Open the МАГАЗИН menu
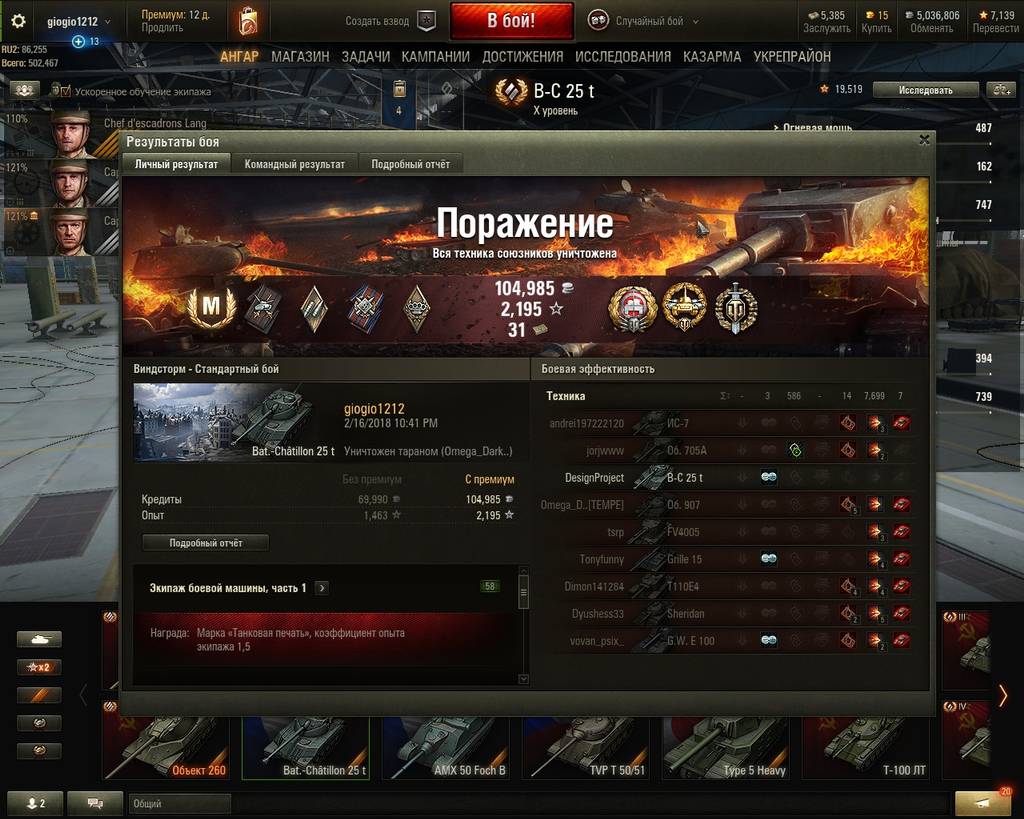The image size is (1024, 819). pos(300,57)
